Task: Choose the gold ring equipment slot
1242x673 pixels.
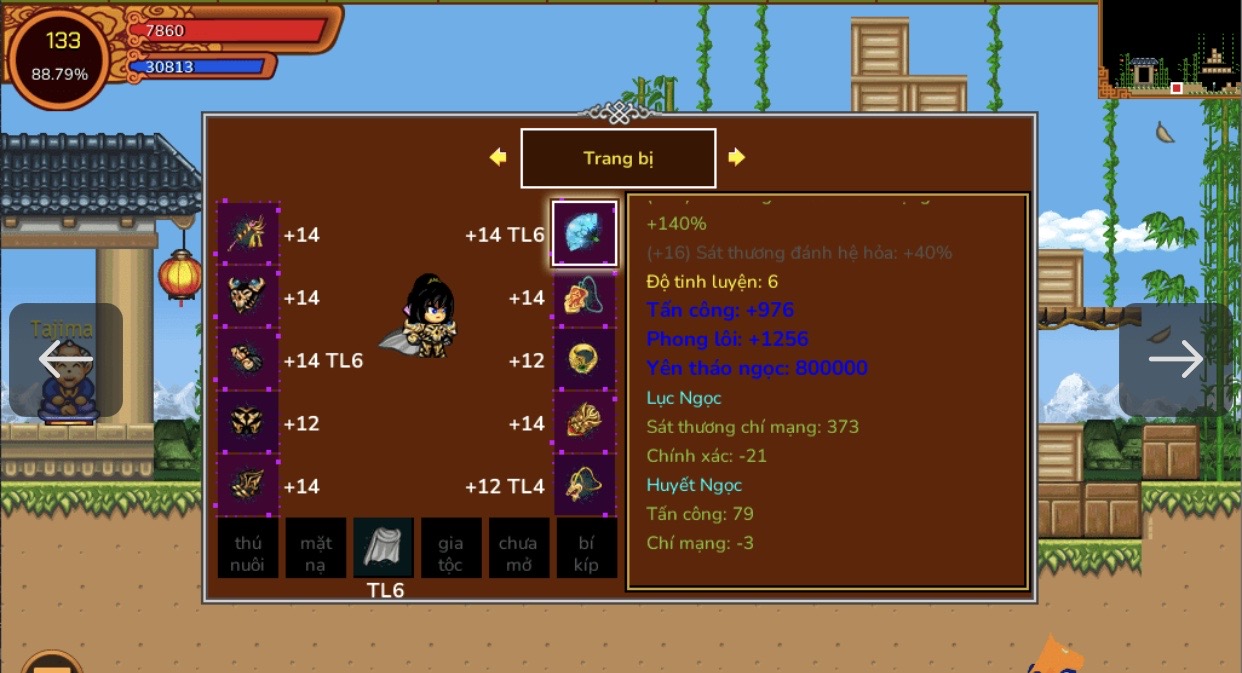Action: point(585,360)
